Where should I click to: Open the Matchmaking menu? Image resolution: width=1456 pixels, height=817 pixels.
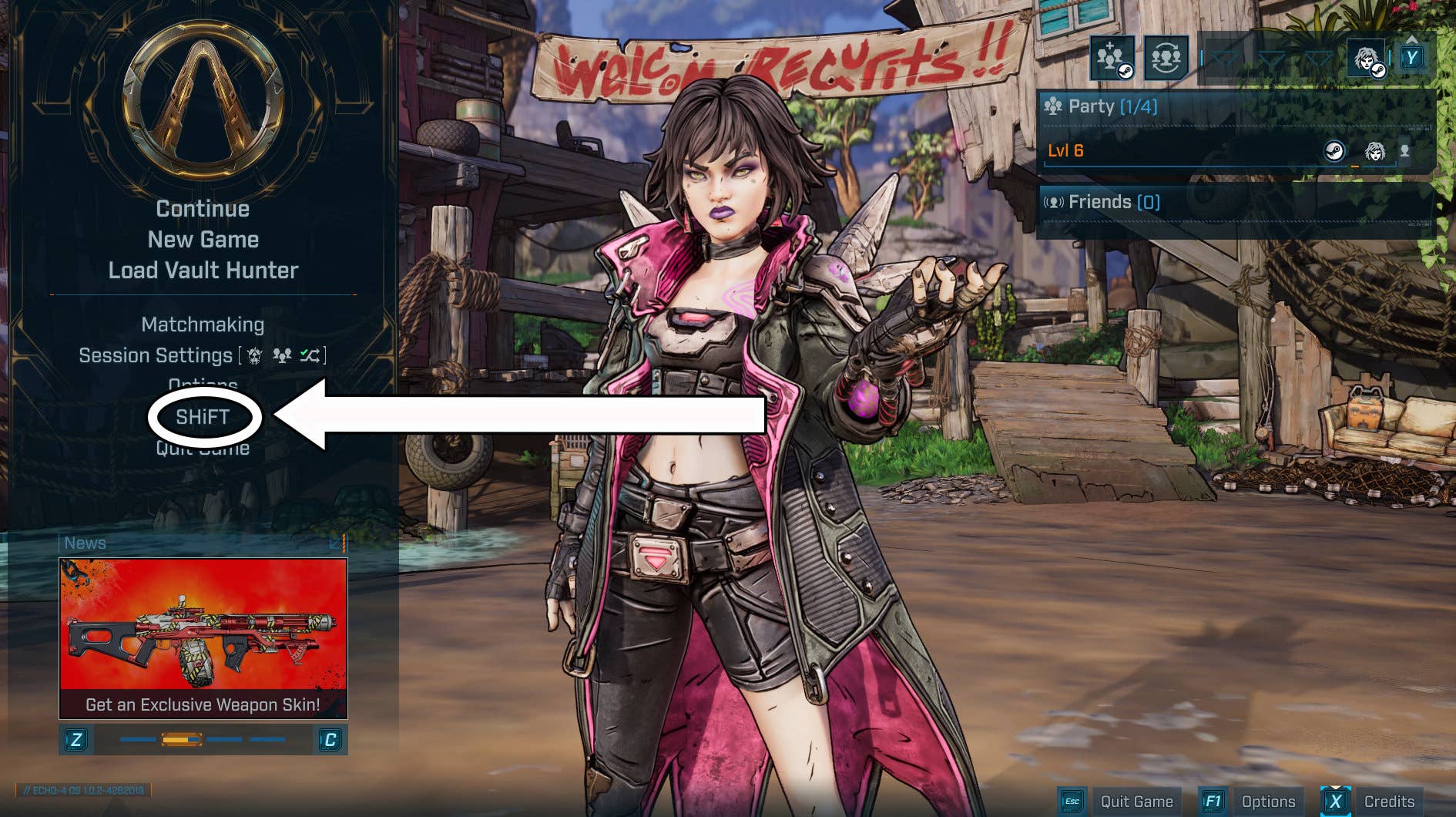pos(203,324)
